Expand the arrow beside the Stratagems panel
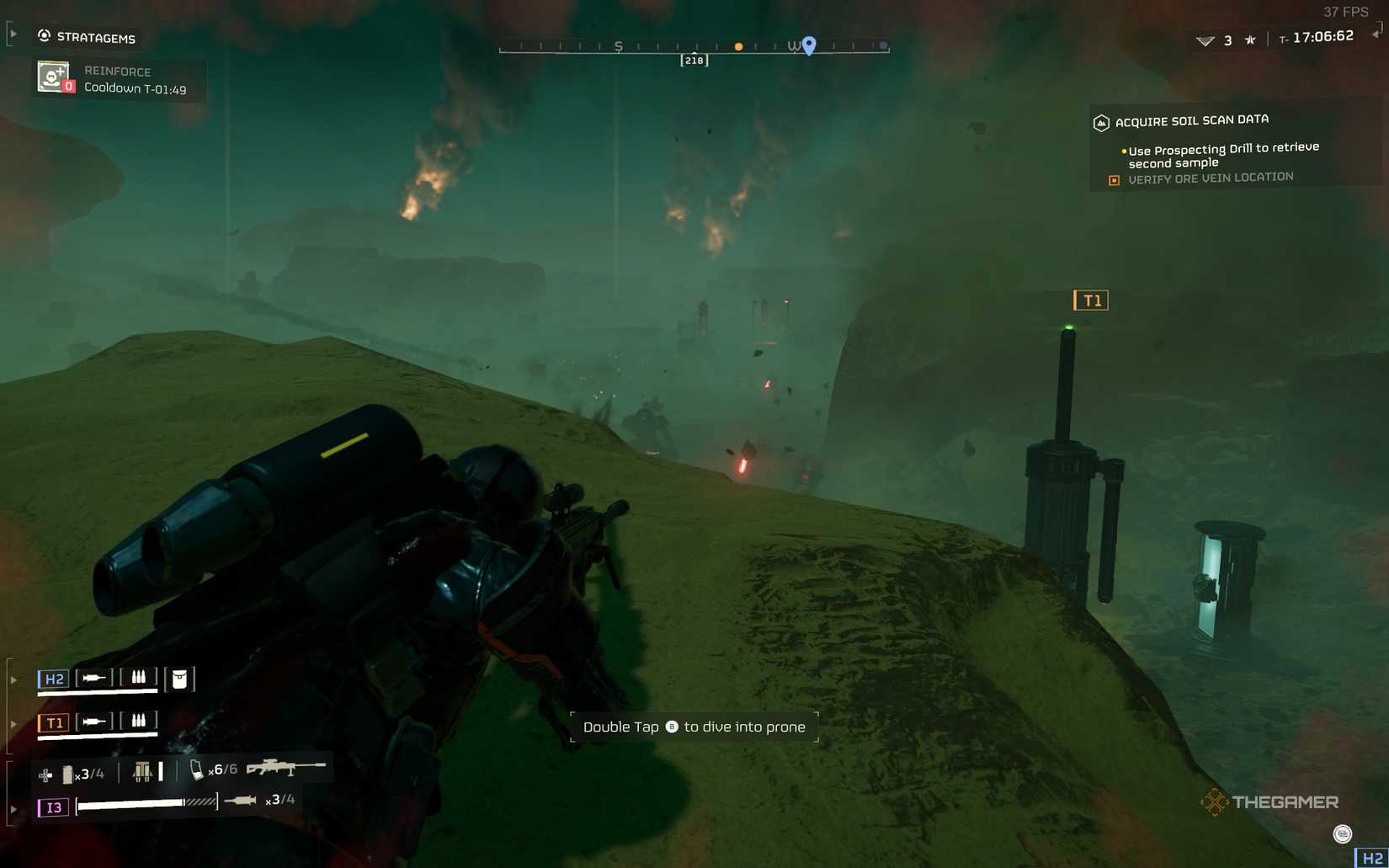The height and width of the screenshot is (868, 1389). coord(12,34)
